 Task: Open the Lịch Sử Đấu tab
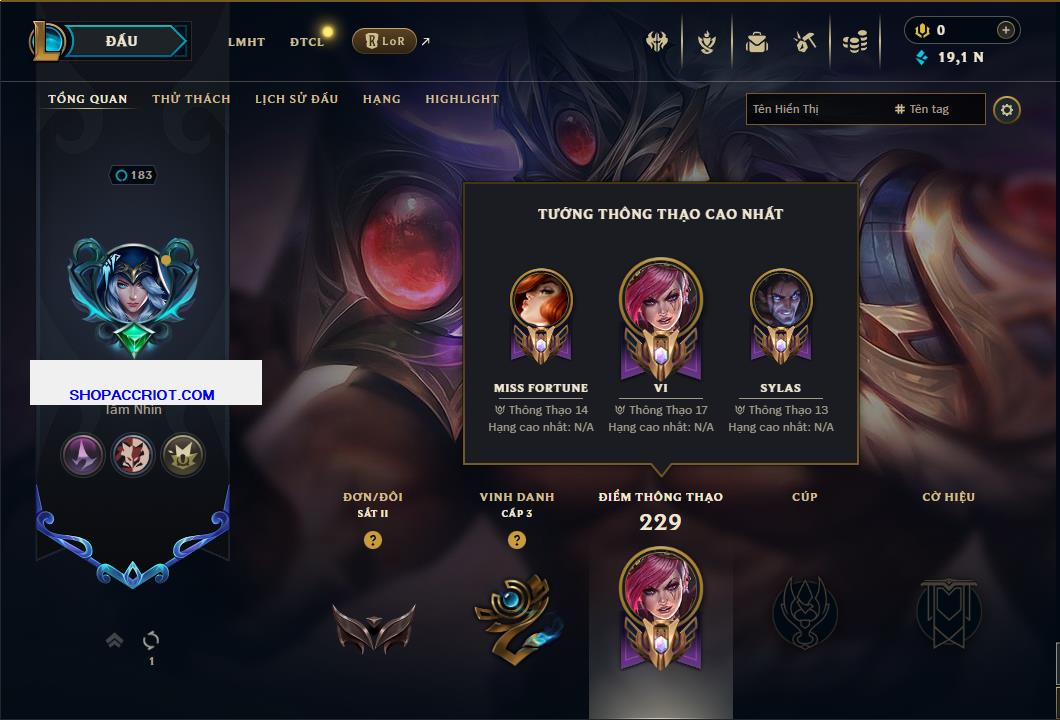296,99
